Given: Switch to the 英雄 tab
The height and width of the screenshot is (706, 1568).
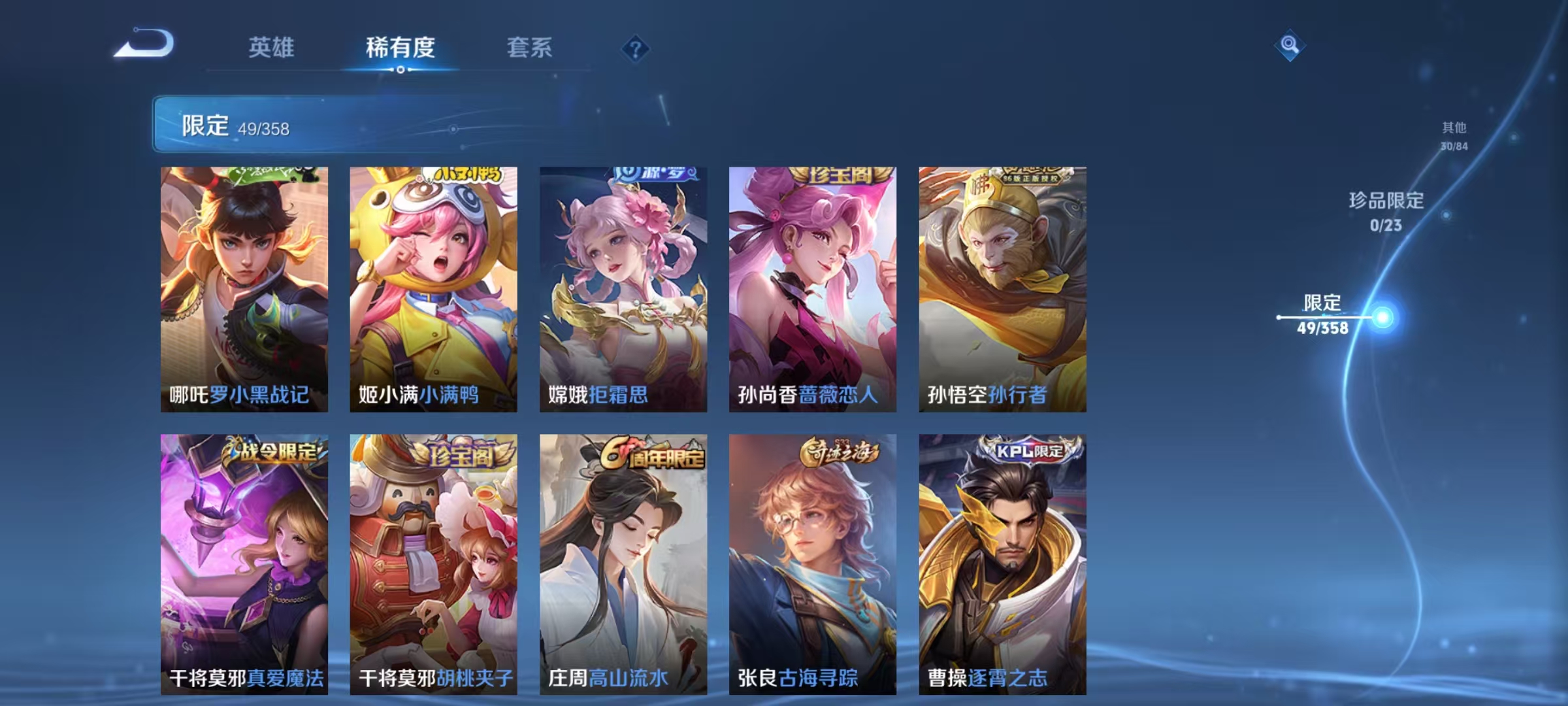Looking at the screenshot, I should 272,48.
